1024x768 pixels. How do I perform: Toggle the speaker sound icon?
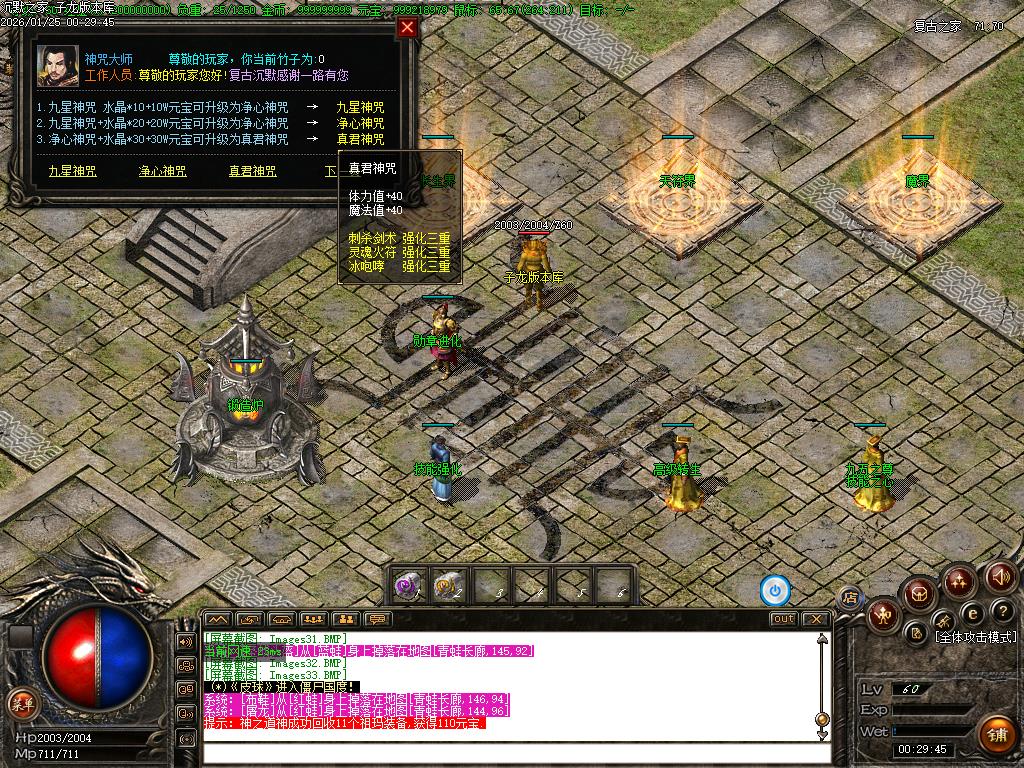pyautogui.click(x=1000, y=576)
